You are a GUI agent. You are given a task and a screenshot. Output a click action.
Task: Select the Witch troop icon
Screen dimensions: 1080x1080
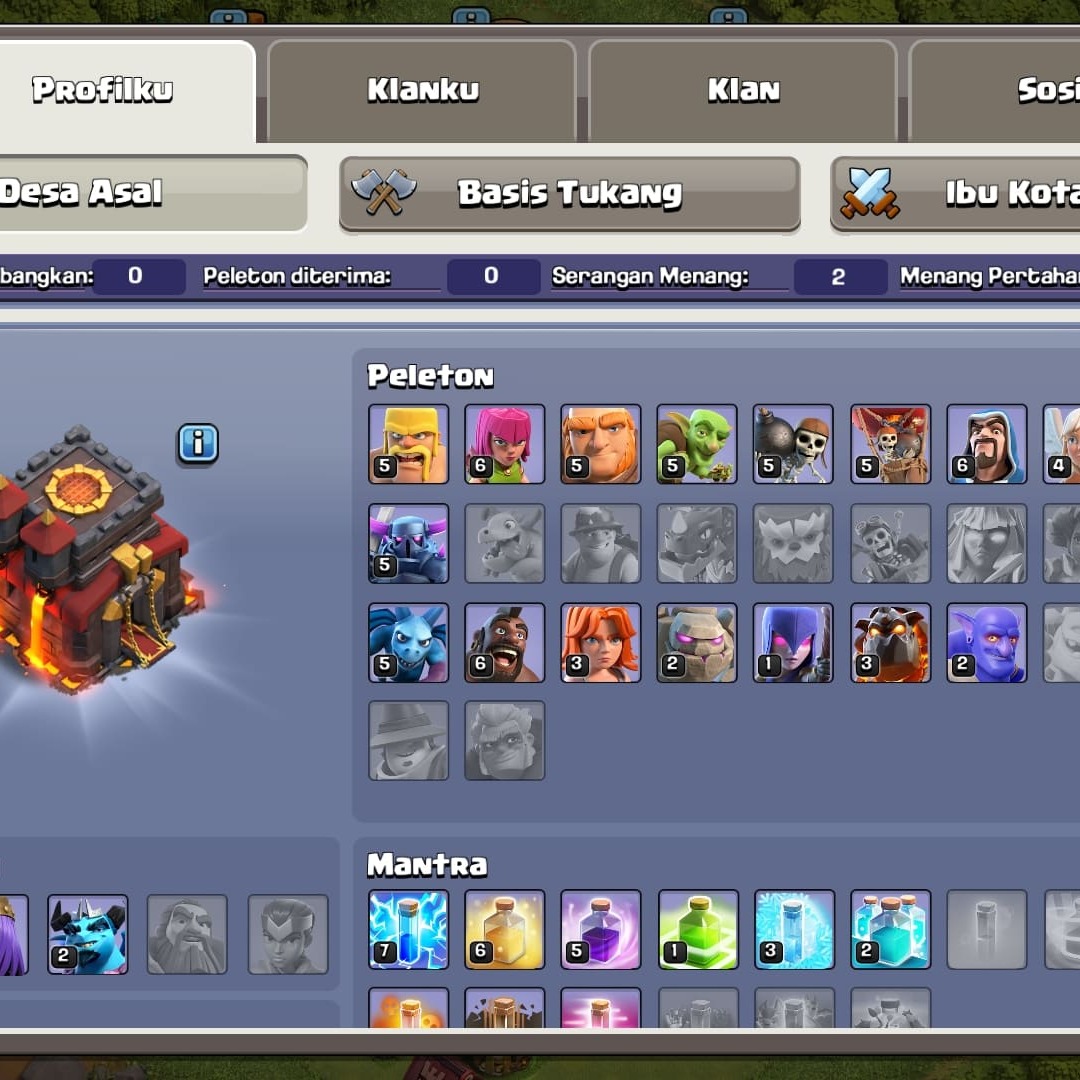(792, 642)
